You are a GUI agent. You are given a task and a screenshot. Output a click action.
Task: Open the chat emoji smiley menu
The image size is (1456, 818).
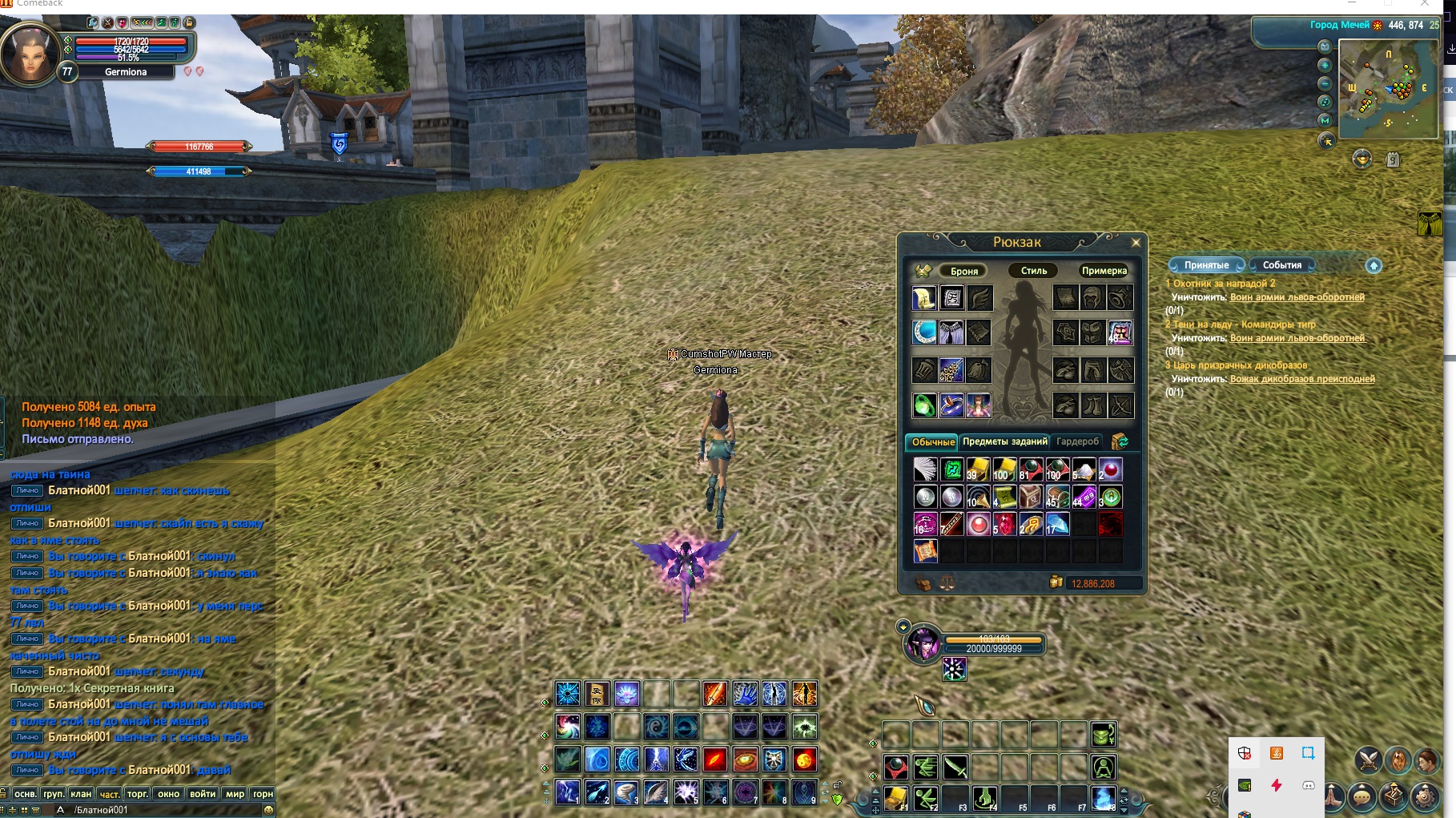[x=269, y=810]
